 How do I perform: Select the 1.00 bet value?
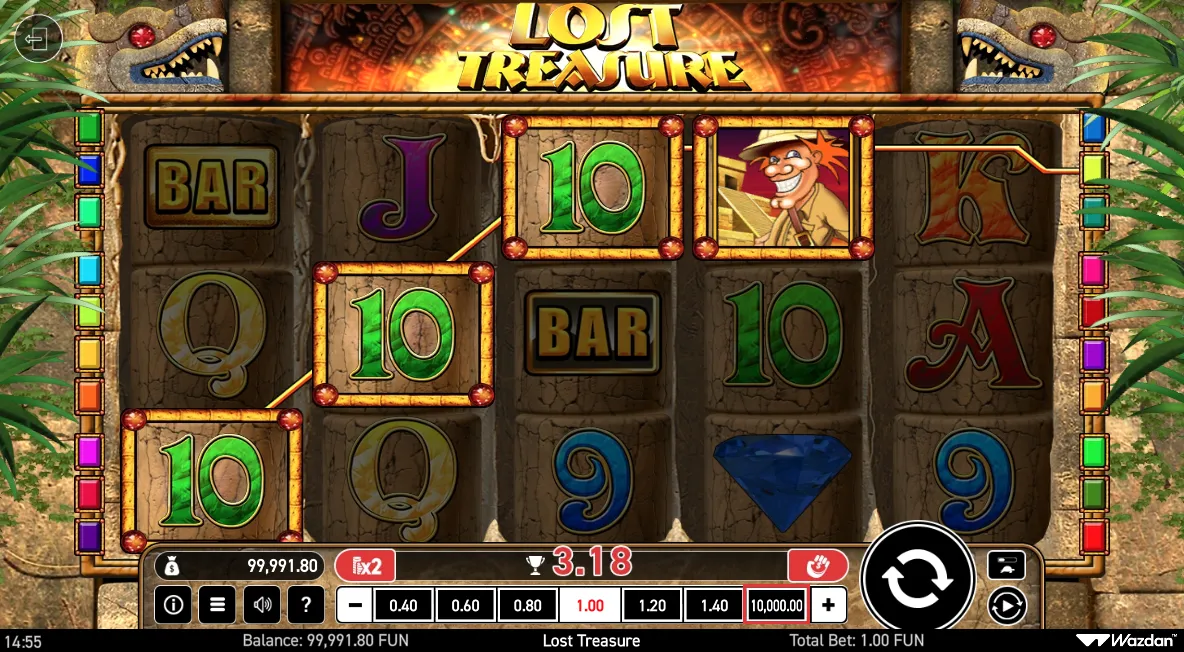[x=589, y=605]
